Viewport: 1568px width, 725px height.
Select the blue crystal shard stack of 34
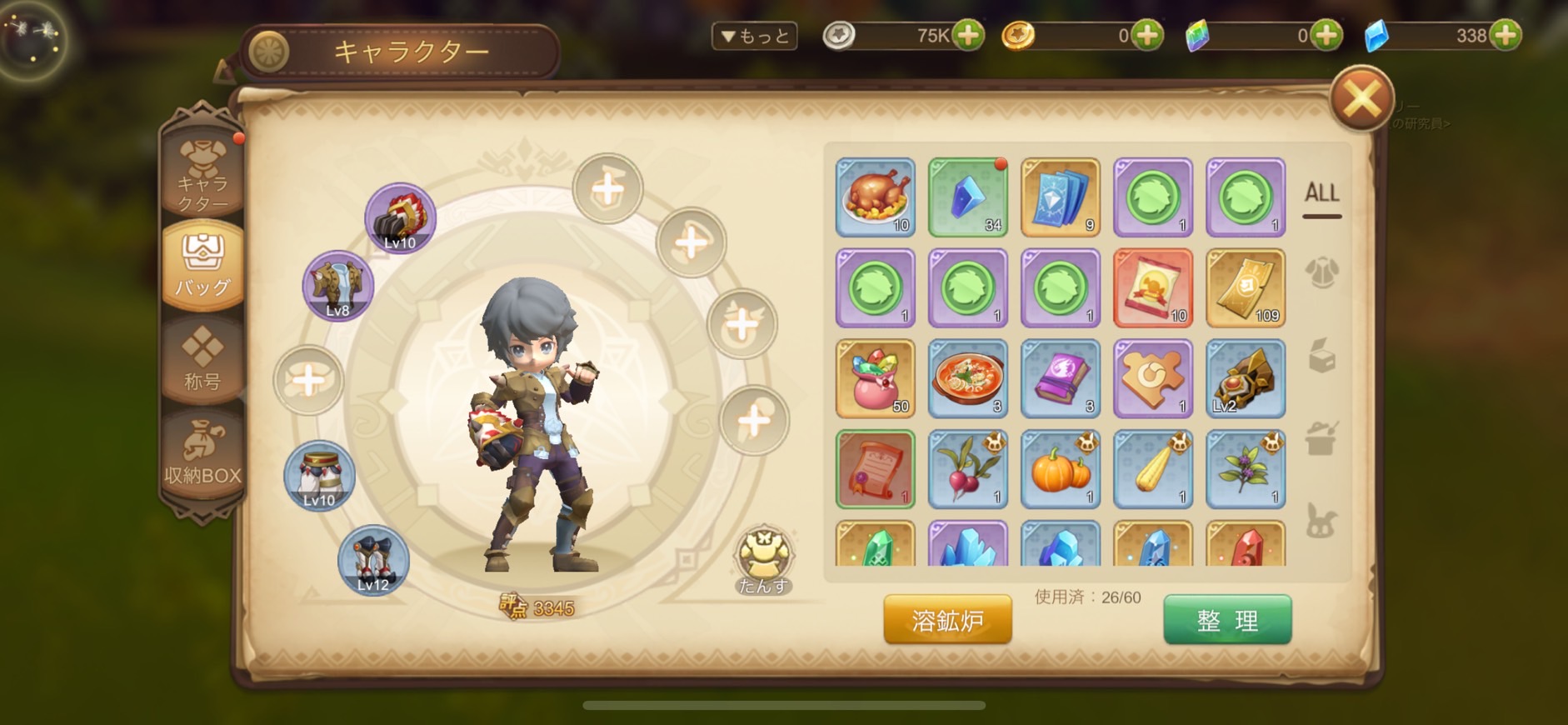[967, 197]
